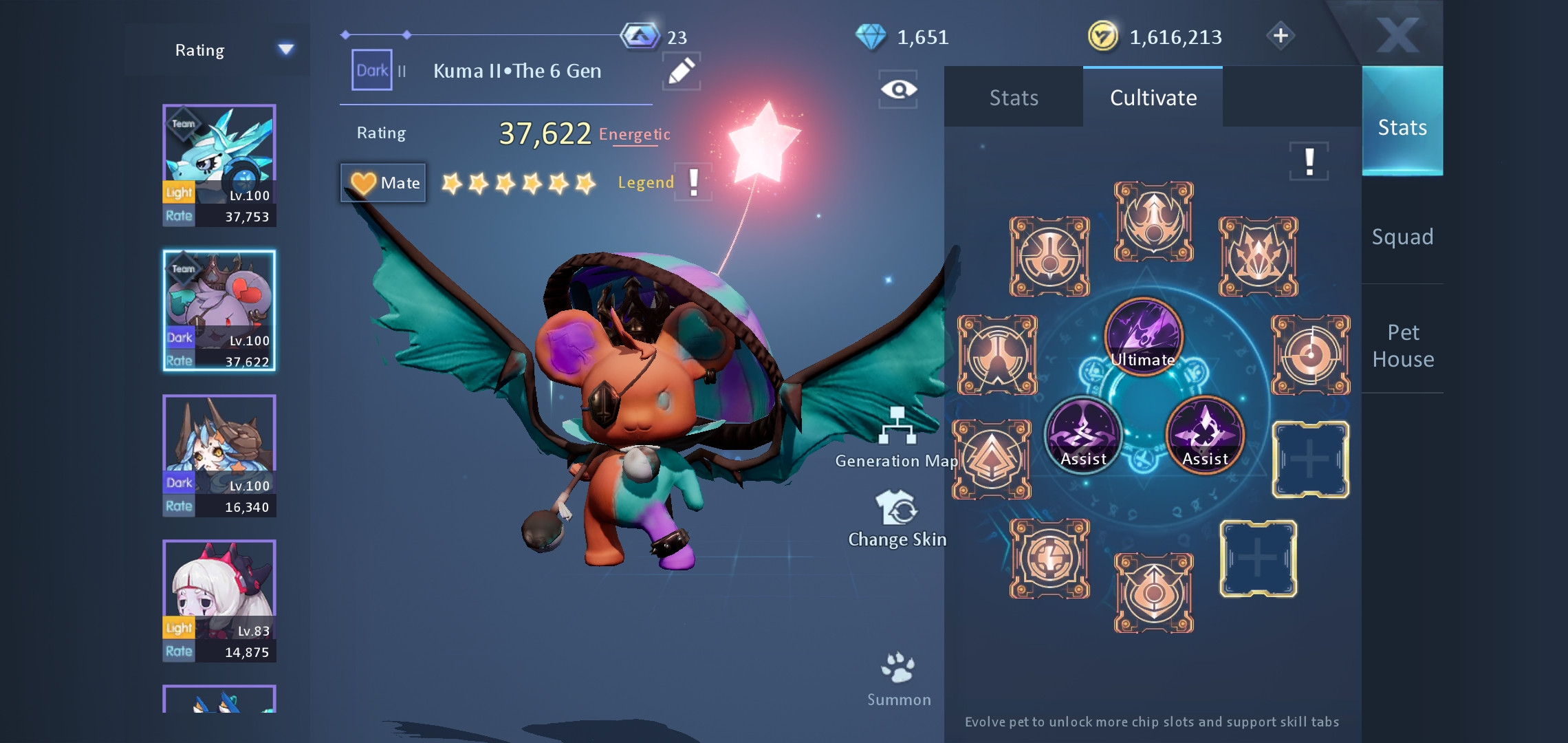
Task: Close the pet screen with X
Action: point(1398,34)
